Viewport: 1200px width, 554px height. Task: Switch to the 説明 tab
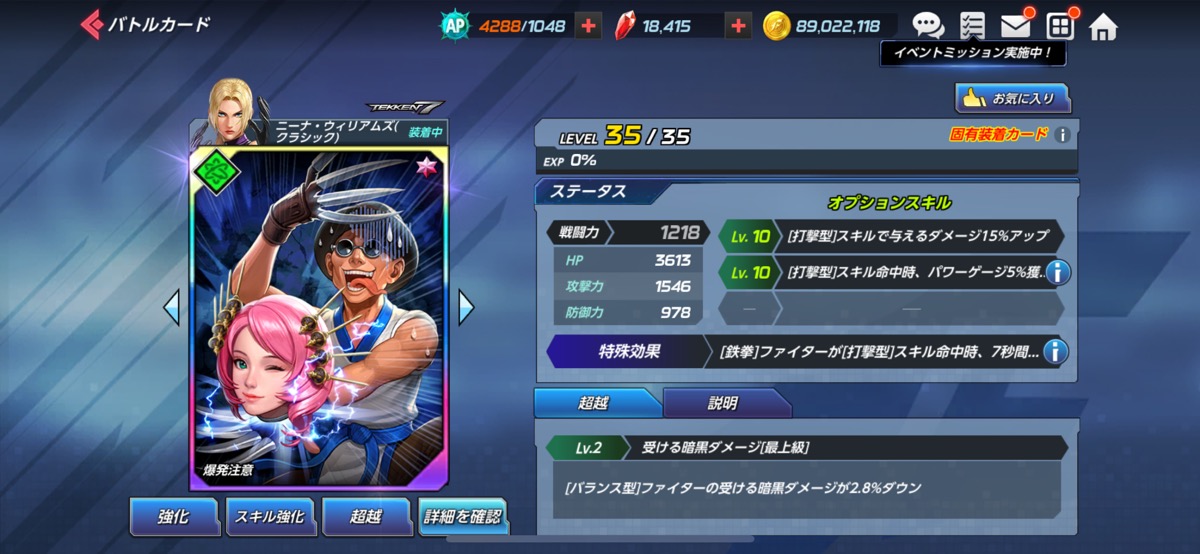tap(722, 403)
